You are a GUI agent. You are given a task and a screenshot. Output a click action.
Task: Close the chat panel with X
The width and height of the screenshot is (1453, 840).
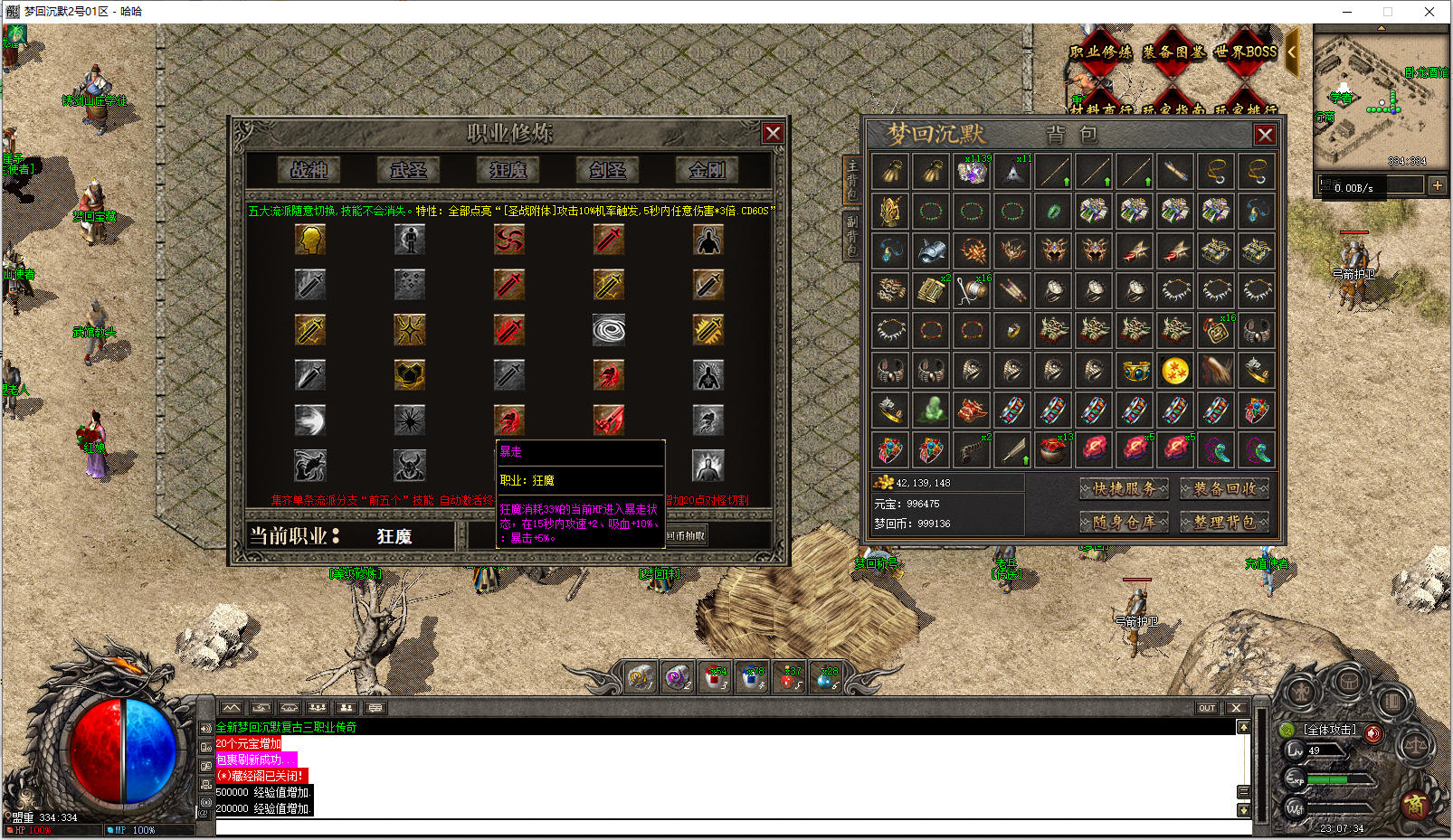point(1236,708)
